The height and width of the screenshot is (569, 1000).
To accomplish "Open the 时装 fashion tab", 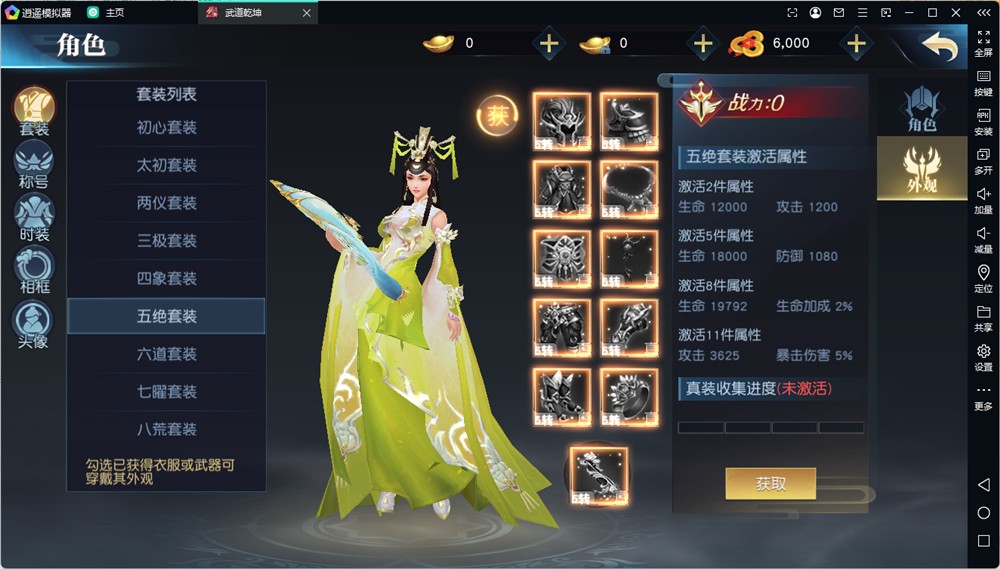I will pyautogui.click(x=34, y=218).
